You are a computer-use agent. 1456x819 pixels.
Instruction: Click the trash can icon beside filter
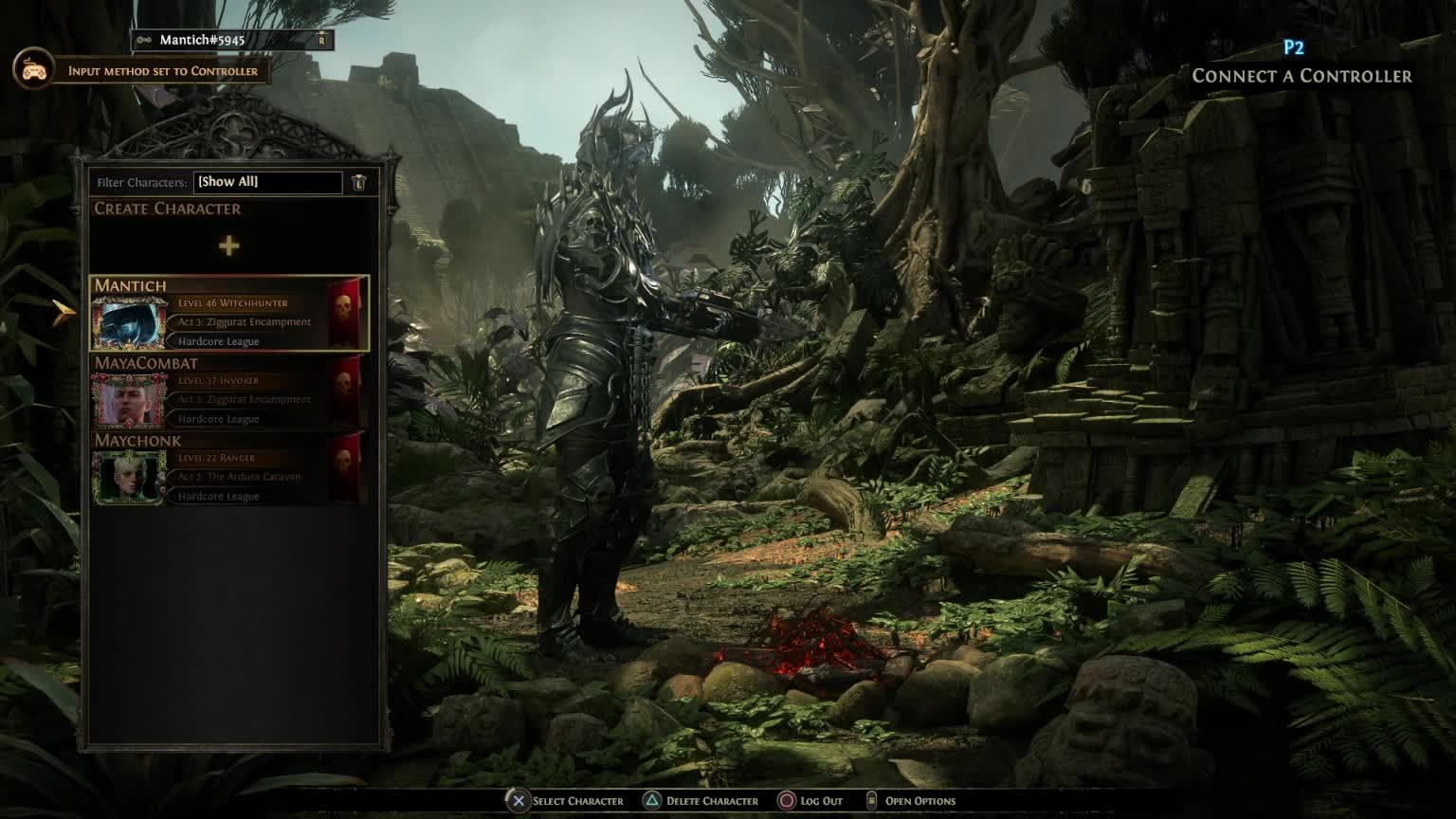tap(359, 182)
